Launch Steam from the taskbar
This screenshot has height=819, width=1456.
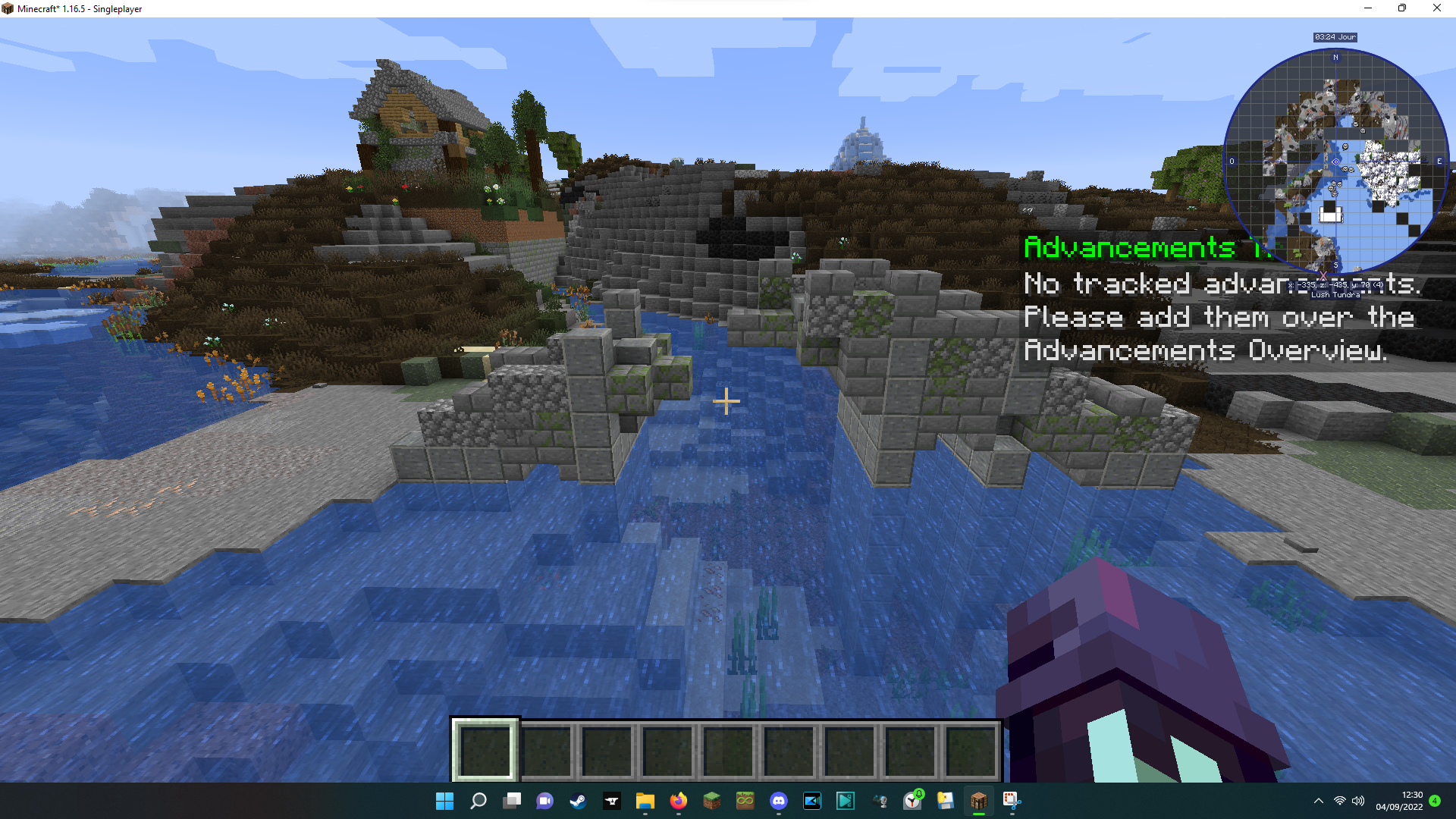(579, 801)
